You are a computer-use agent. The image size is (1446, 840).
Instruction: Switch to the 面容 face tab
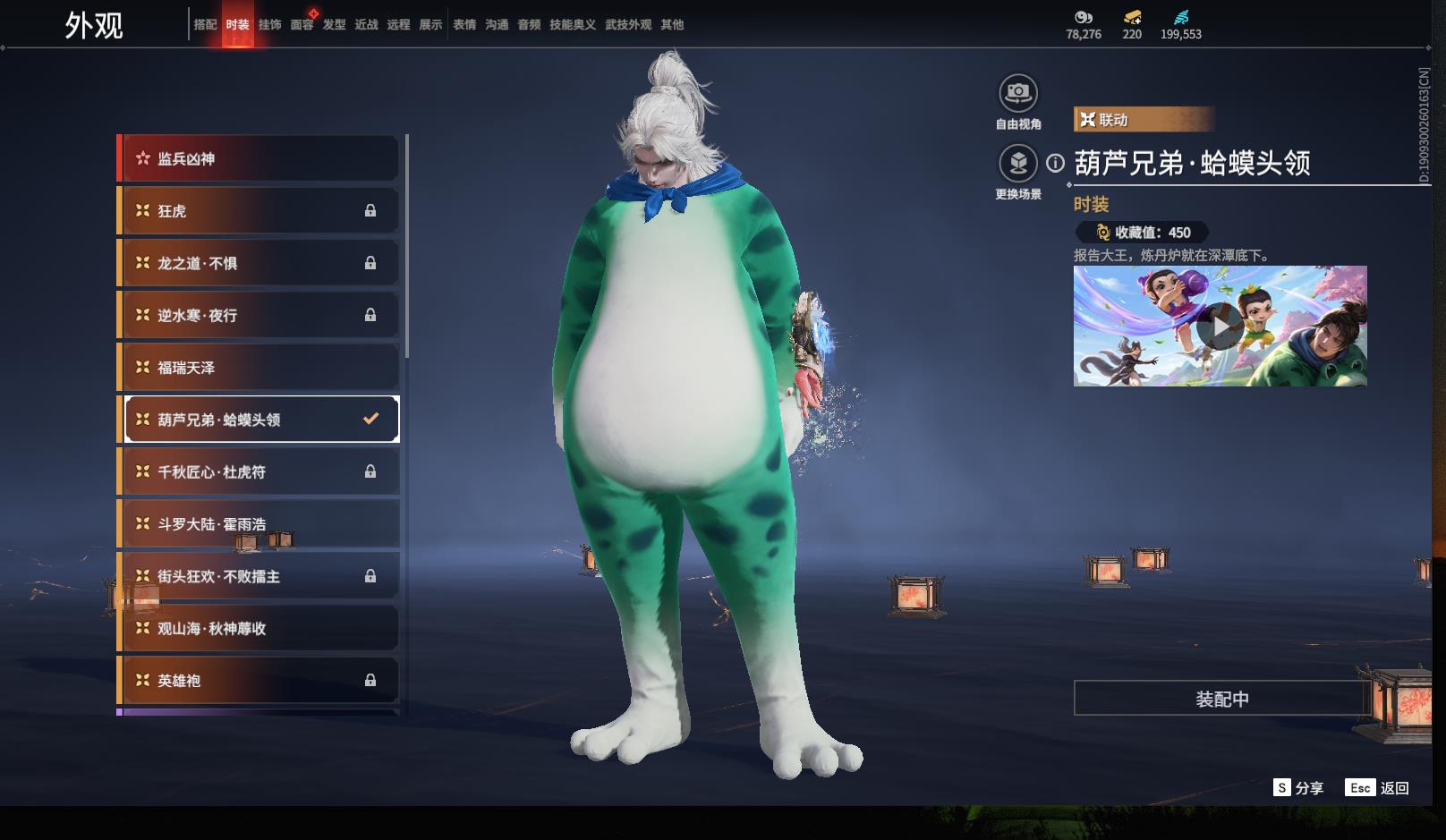coord(302,25)
